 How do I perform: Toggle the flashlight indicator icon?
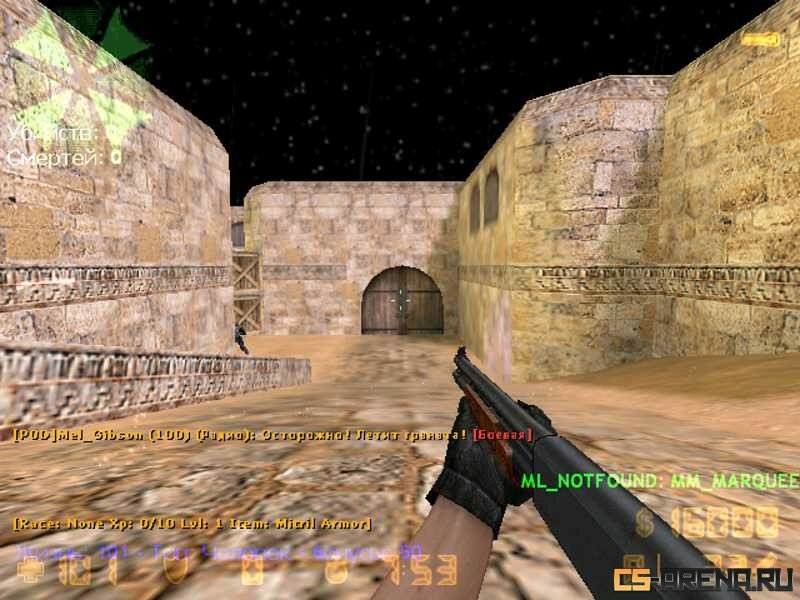759,38
